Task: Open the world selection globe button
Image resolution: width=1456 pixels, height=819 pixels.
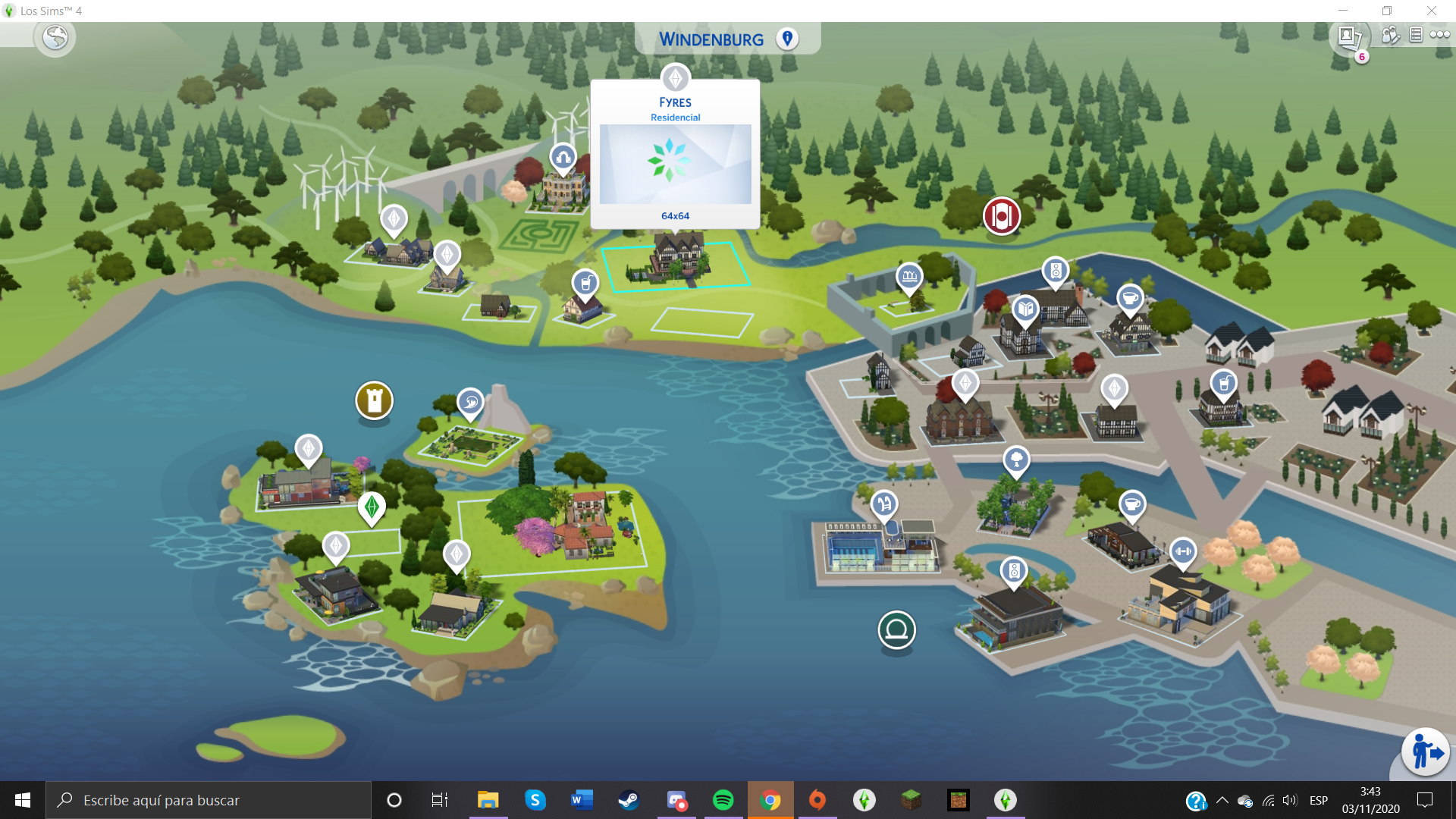Action: [55, 37]
